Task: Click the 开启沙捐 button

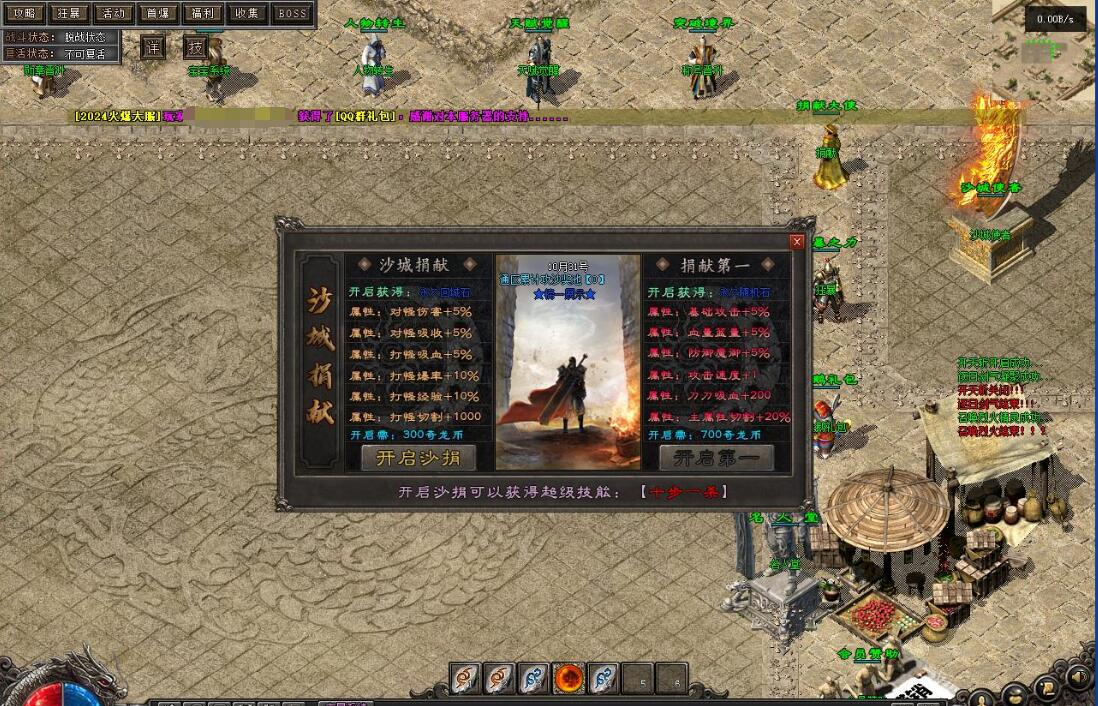Action: coord(418,458)
